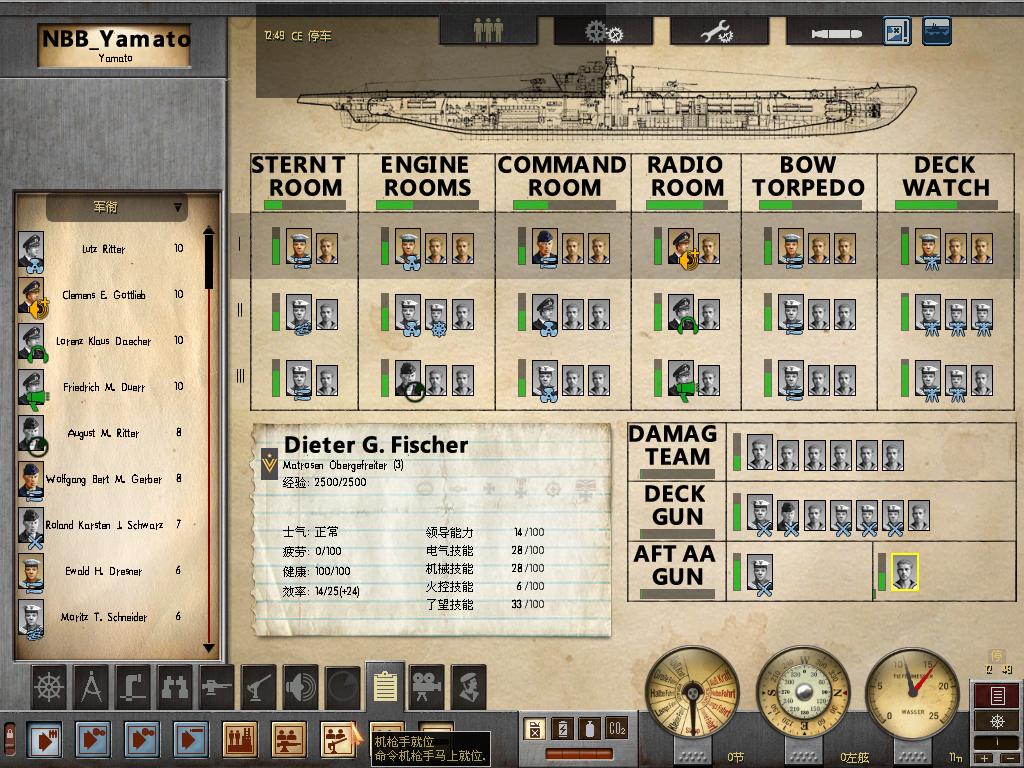The height and width of the screenshot is (768, 1024).
Task: Open the crew management tab with three figures
Action: click(488, 30)
